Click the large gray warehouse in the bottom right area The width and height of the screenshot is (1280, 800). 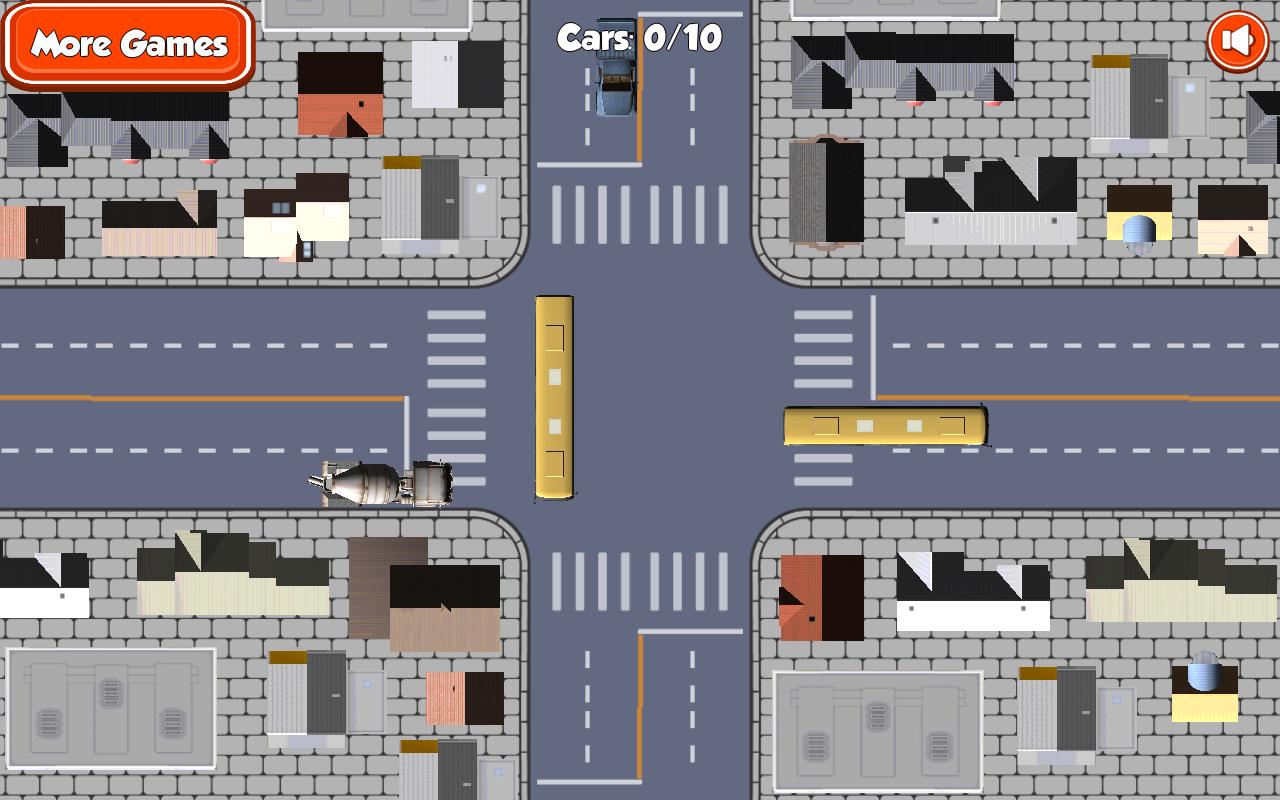[875, 730]
